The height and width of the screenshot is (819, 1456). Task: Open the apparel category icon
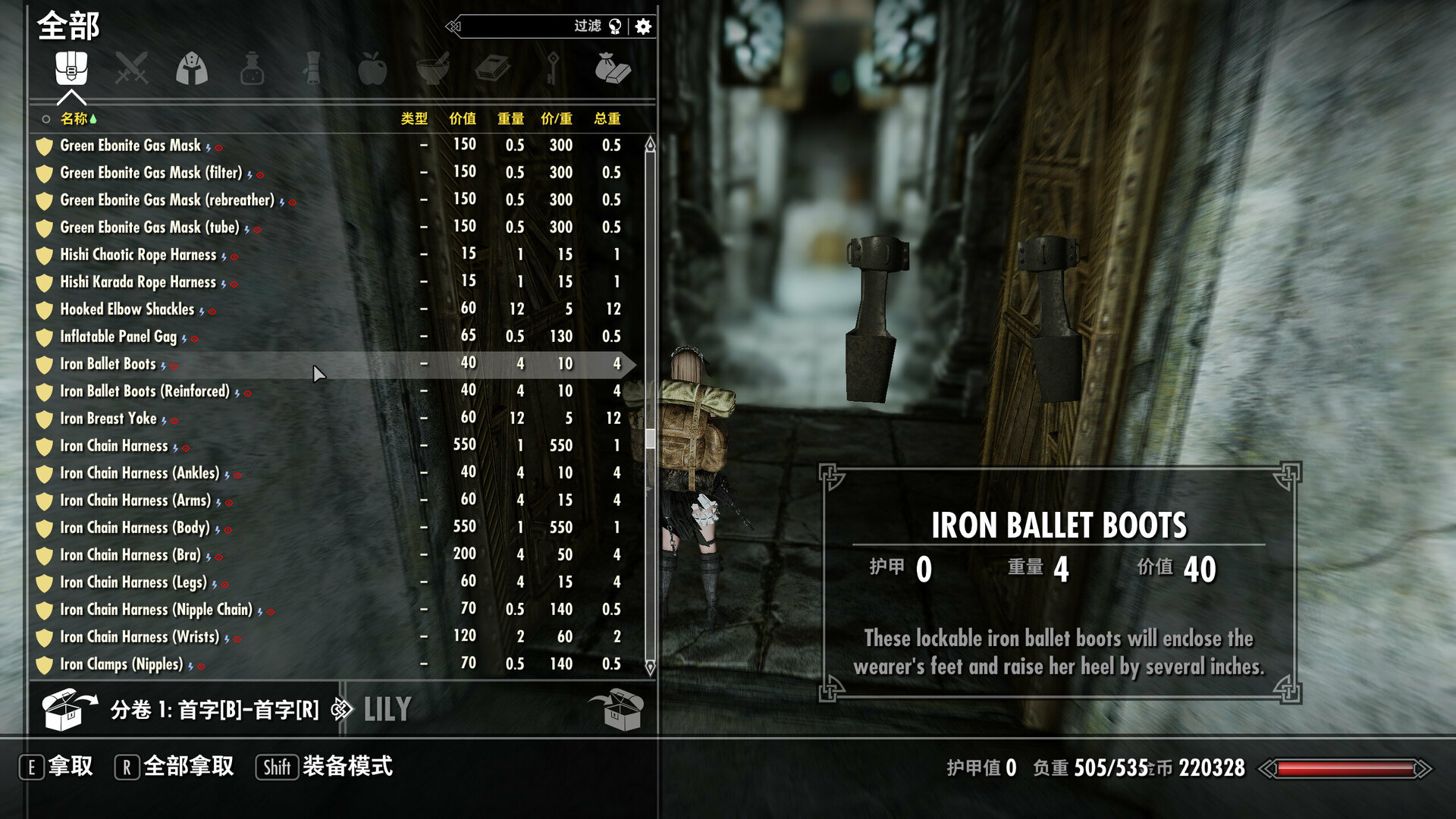[x=192, y=68]
